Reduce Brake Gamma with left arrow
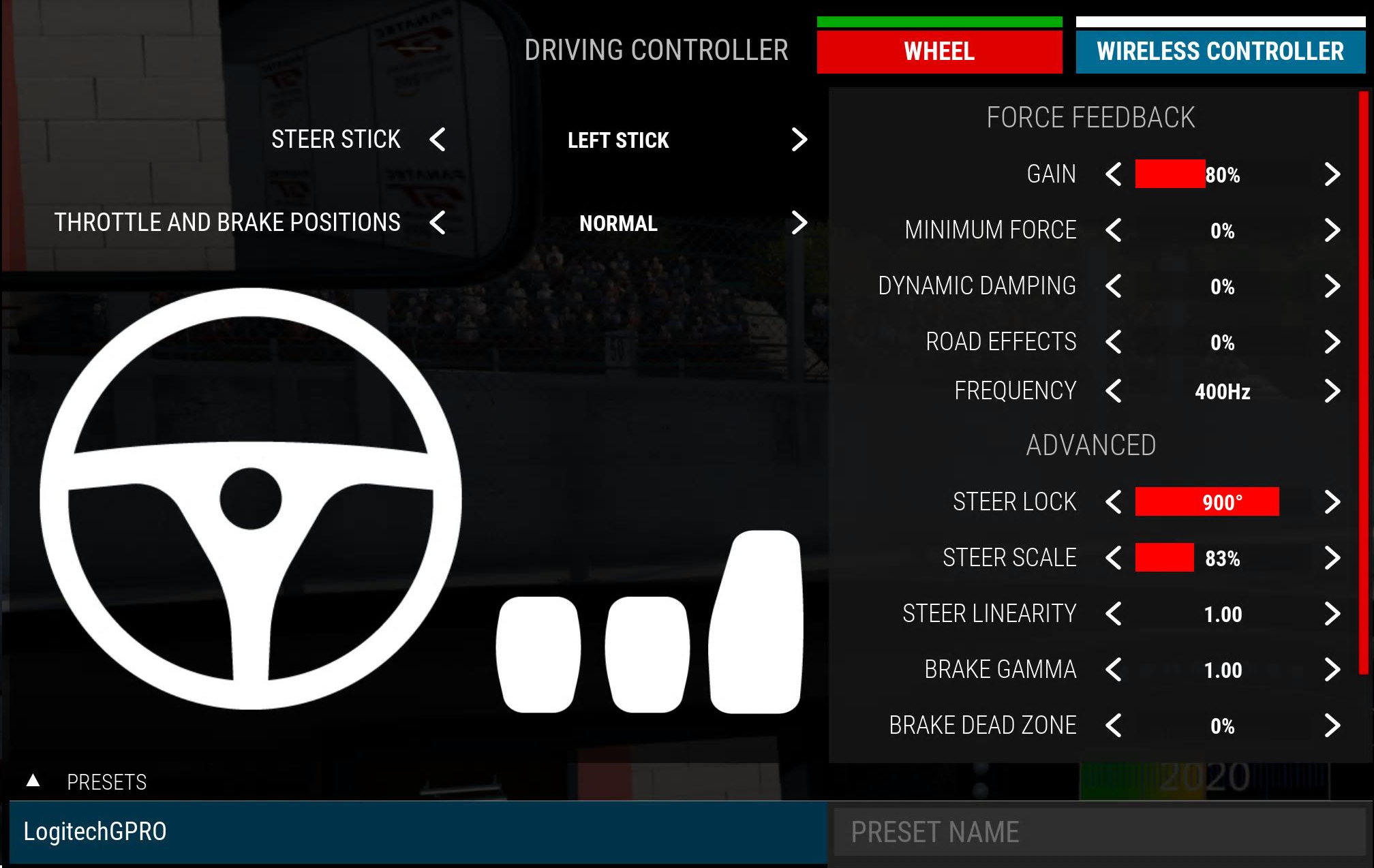1374x868 pixels. pyautogui.click(x=1114, y=670)
